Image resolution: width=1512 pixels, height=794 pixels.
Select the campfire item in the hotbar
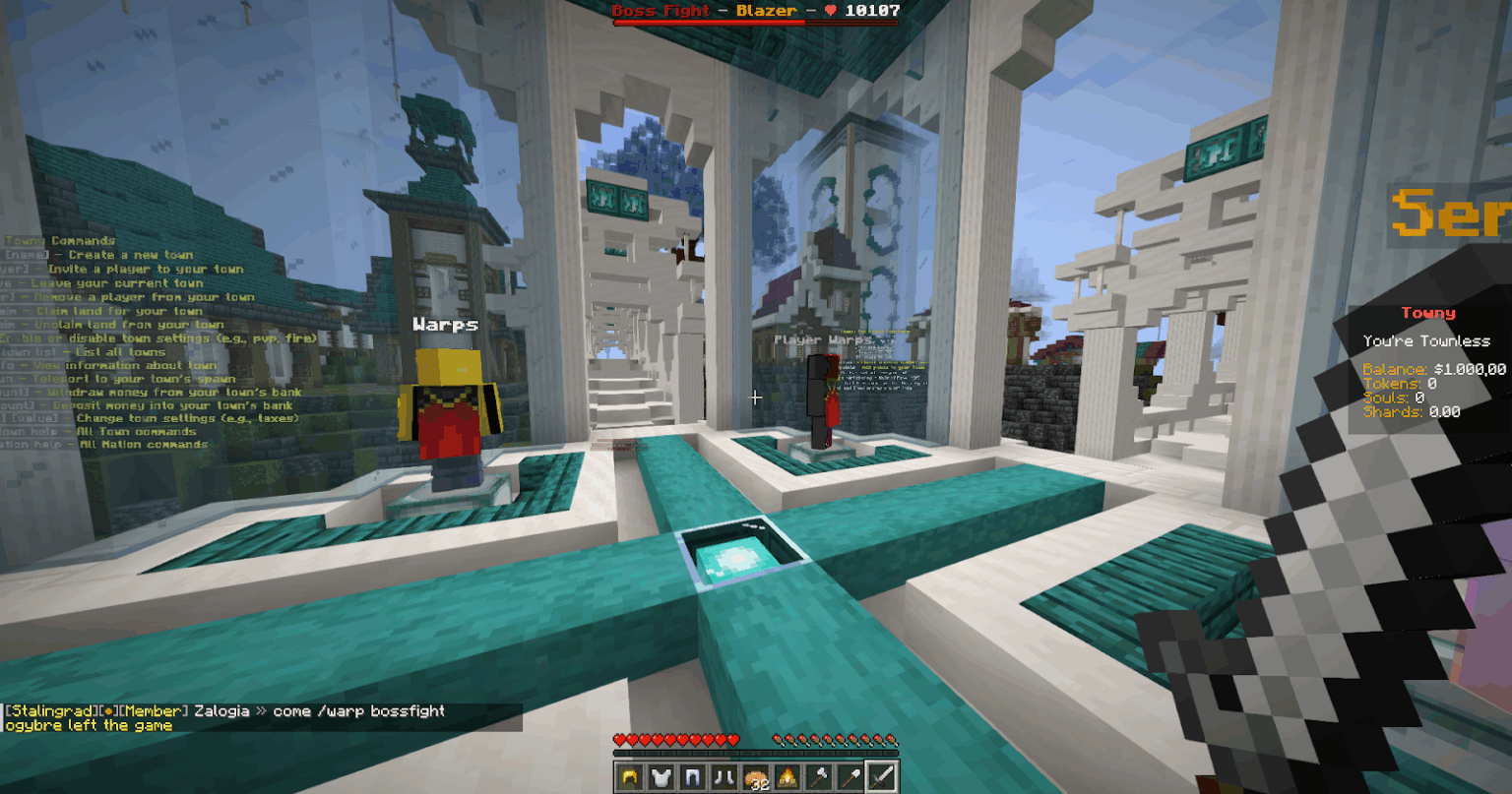click(787, 775)
